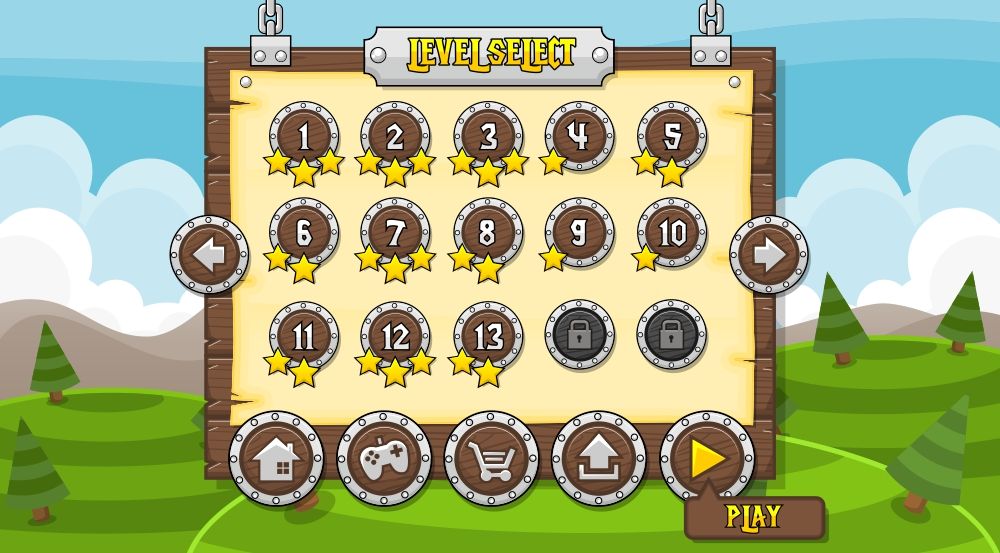Select level 12

[x=395, y=336]
